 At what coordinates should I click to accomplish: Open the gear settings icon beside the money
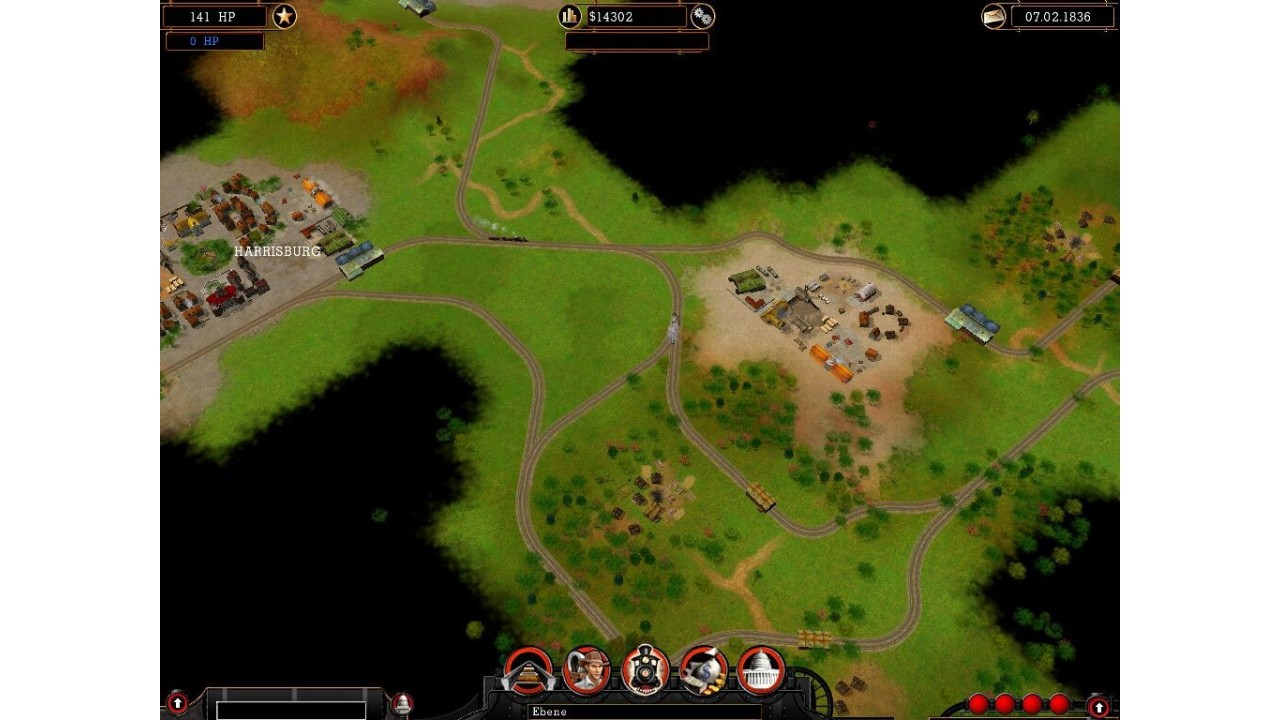click(703, 16)
